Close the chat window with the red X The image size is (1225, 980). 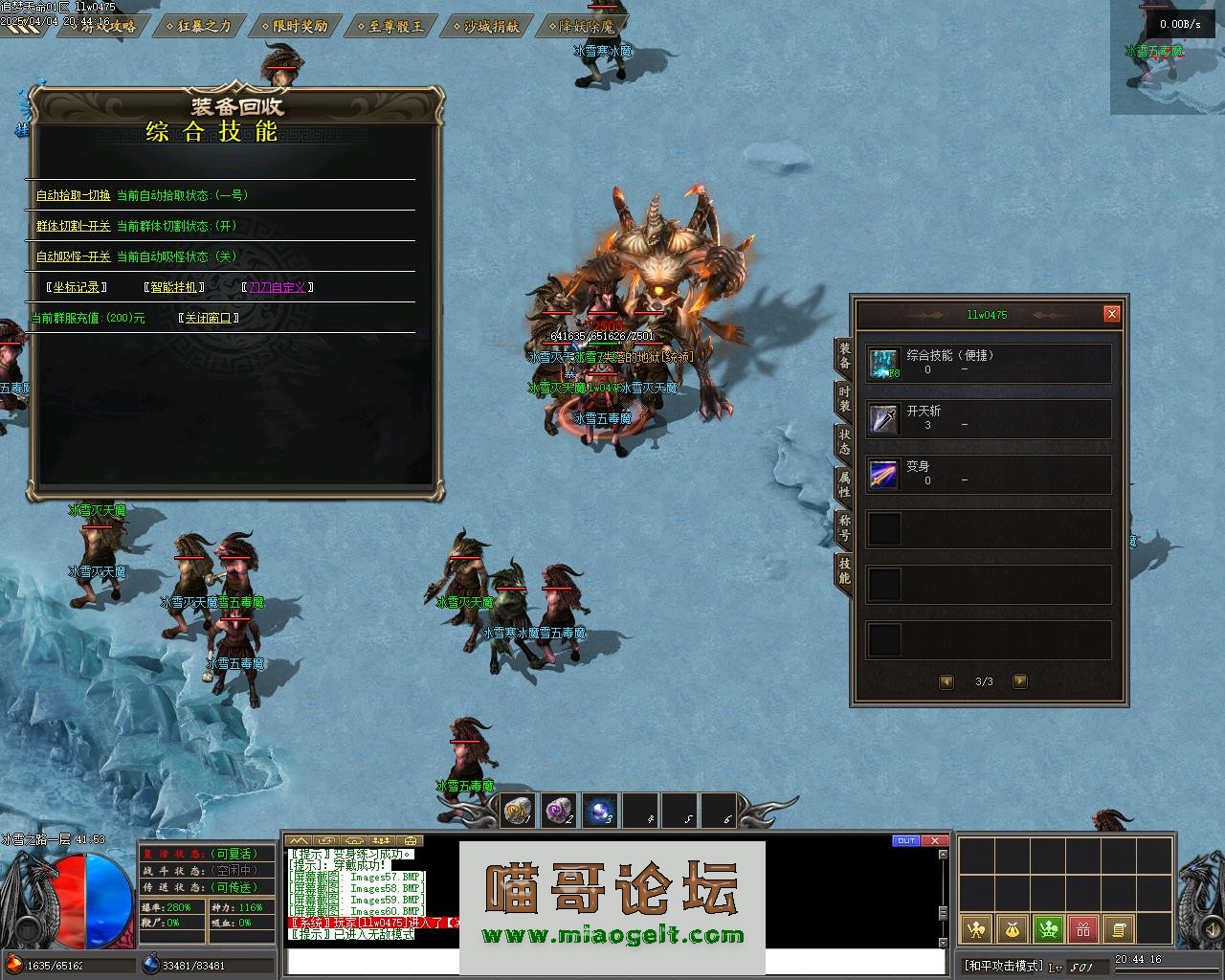tap(933, 841)
